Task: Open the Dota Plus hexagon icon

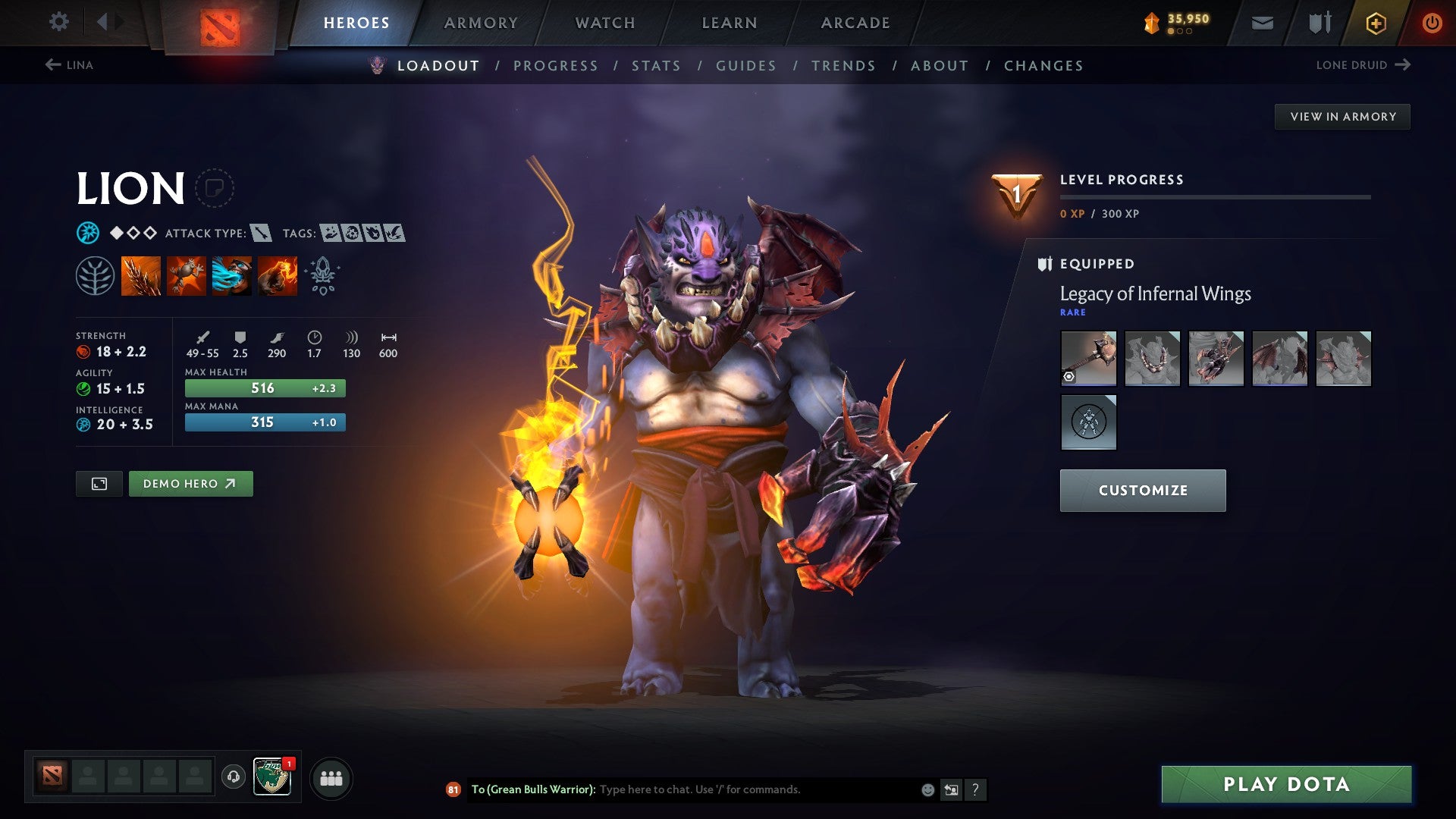Action: click(1375, 22)
